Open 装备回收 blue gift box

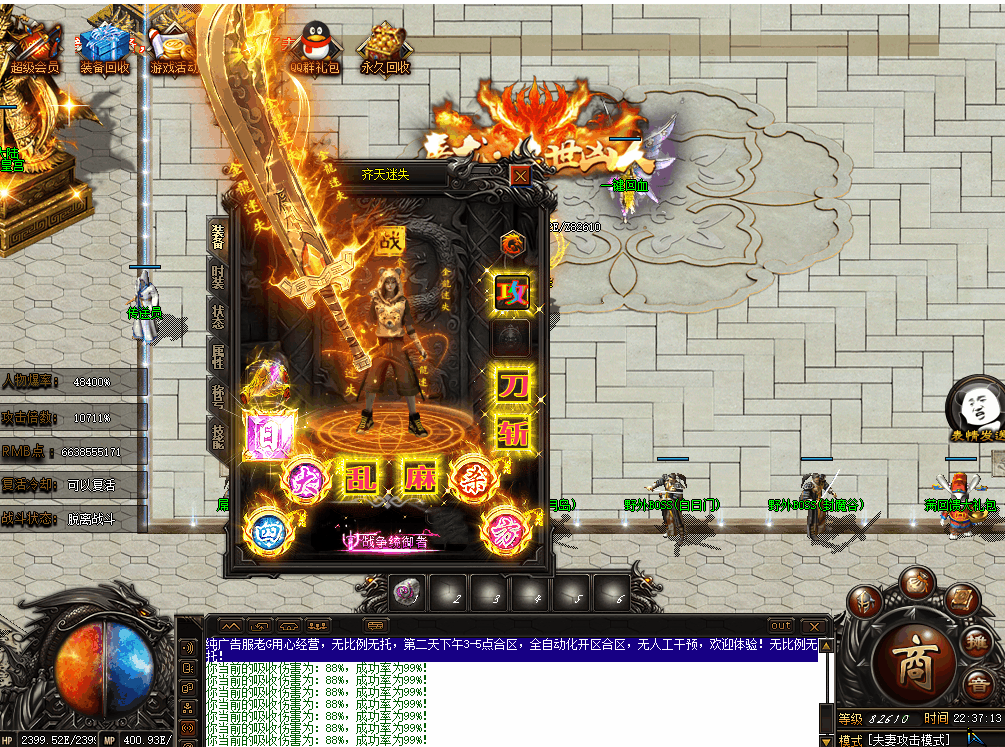coord(104,48)
